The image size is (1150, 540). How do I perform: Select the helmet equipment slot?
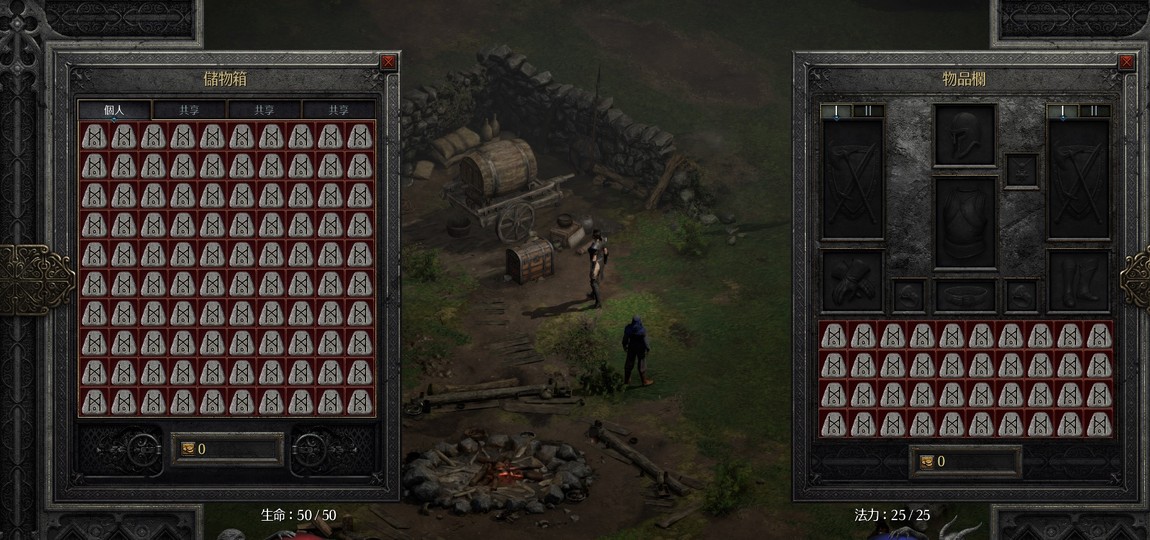pyautogui.click(x=965, y=134)
